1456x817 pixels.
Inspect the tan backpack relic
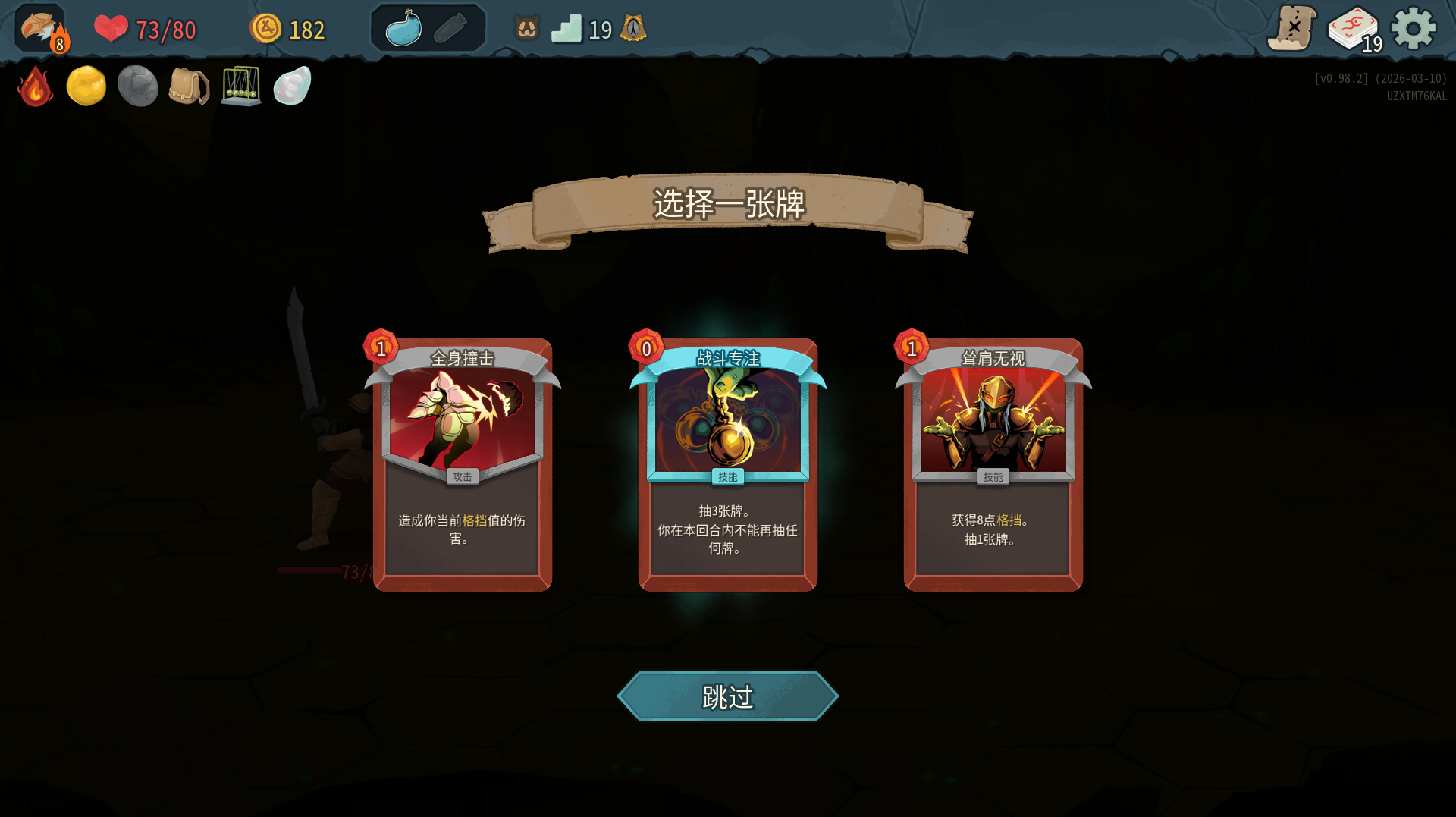point(189,86)
